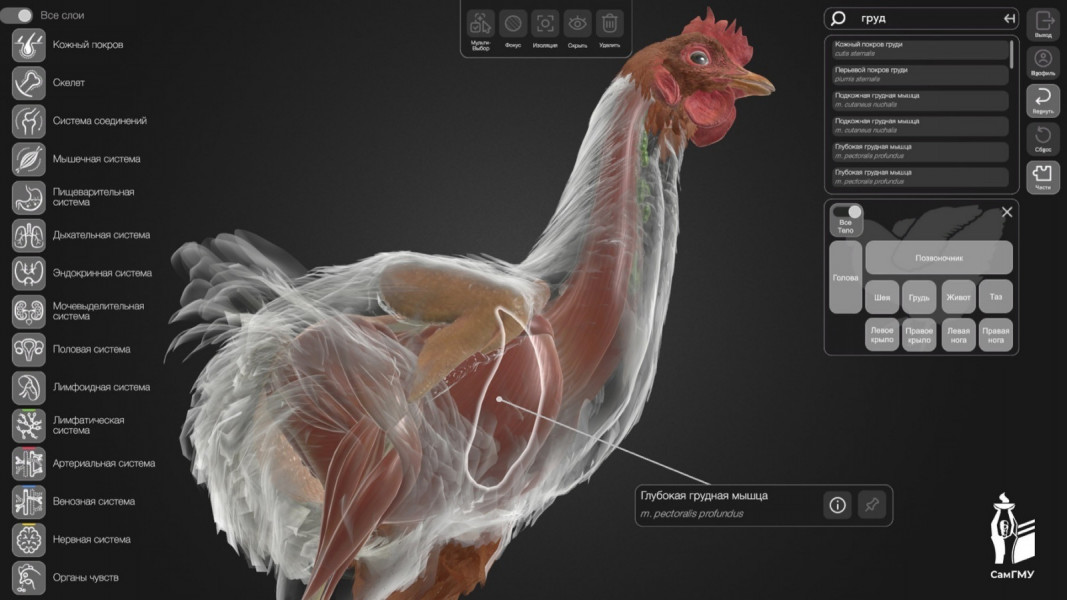
Task: Click the 'Фокус' focus tool
Action: (x=513, y=24)
